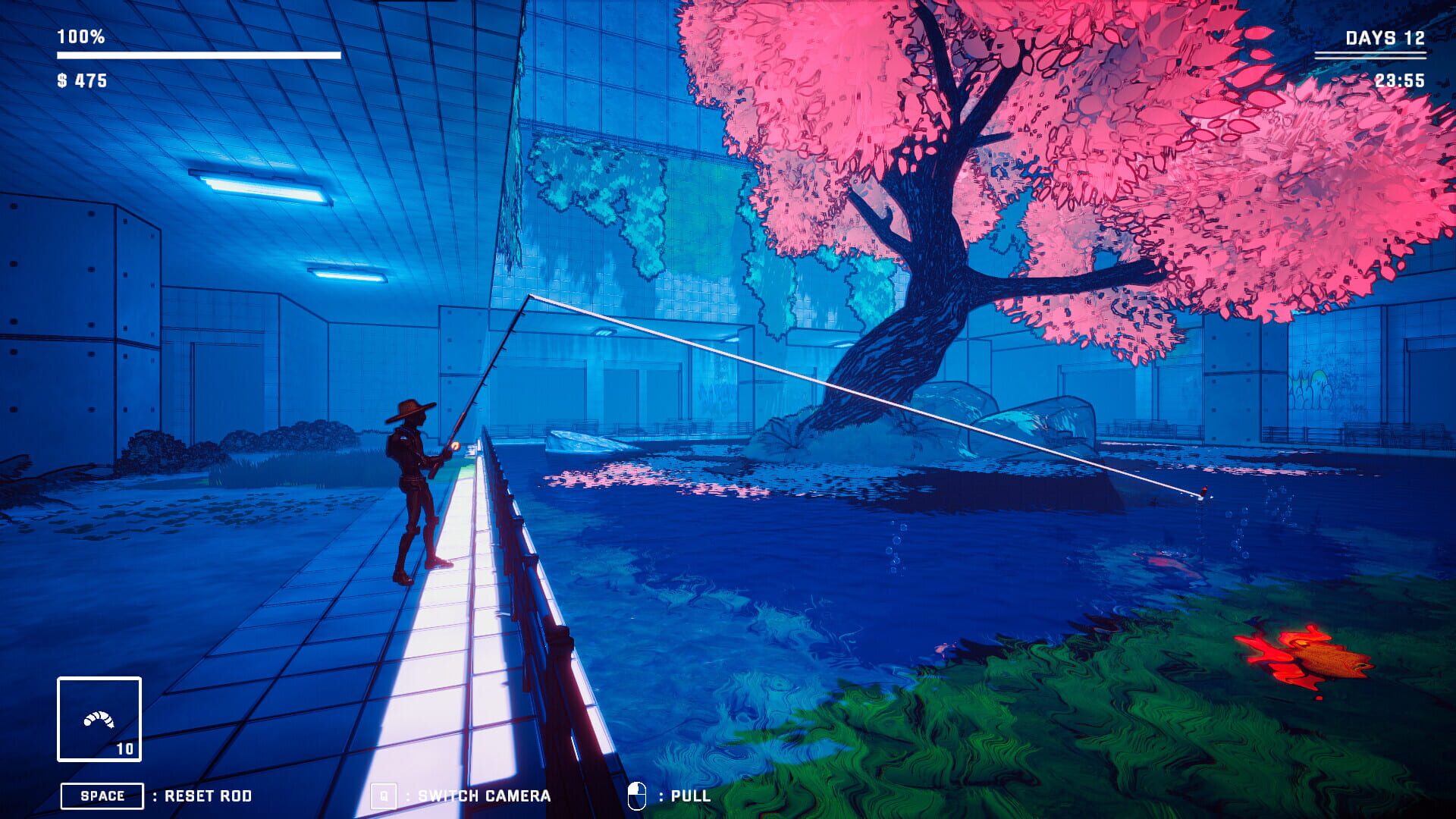The width and height of the screenshot is (1456, 819).
Task: Click the 23:55 clock display
Action: coord(1401,79)
